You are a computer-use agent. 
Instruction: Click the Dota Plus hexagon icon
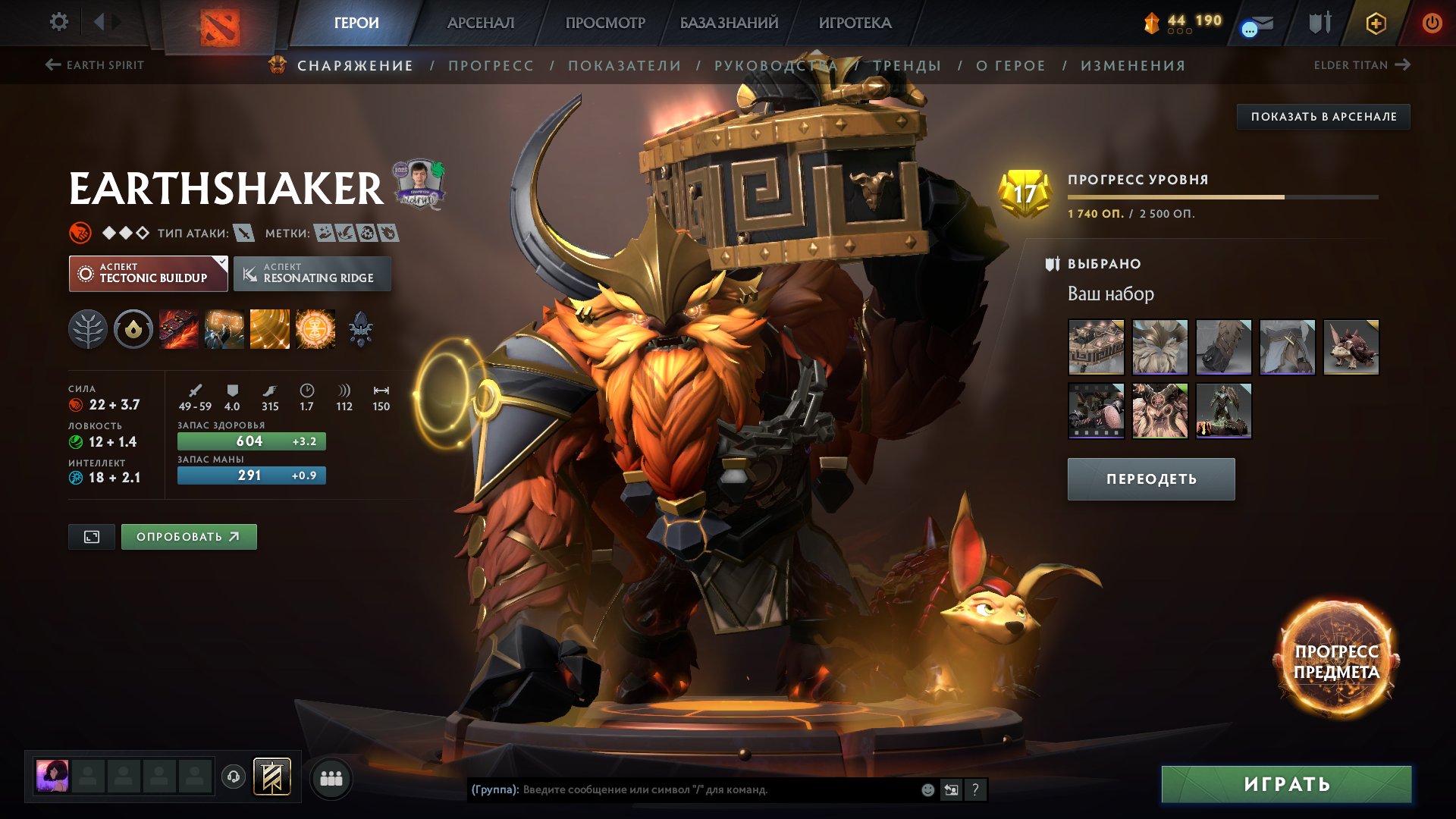(x=1376, y=24)
